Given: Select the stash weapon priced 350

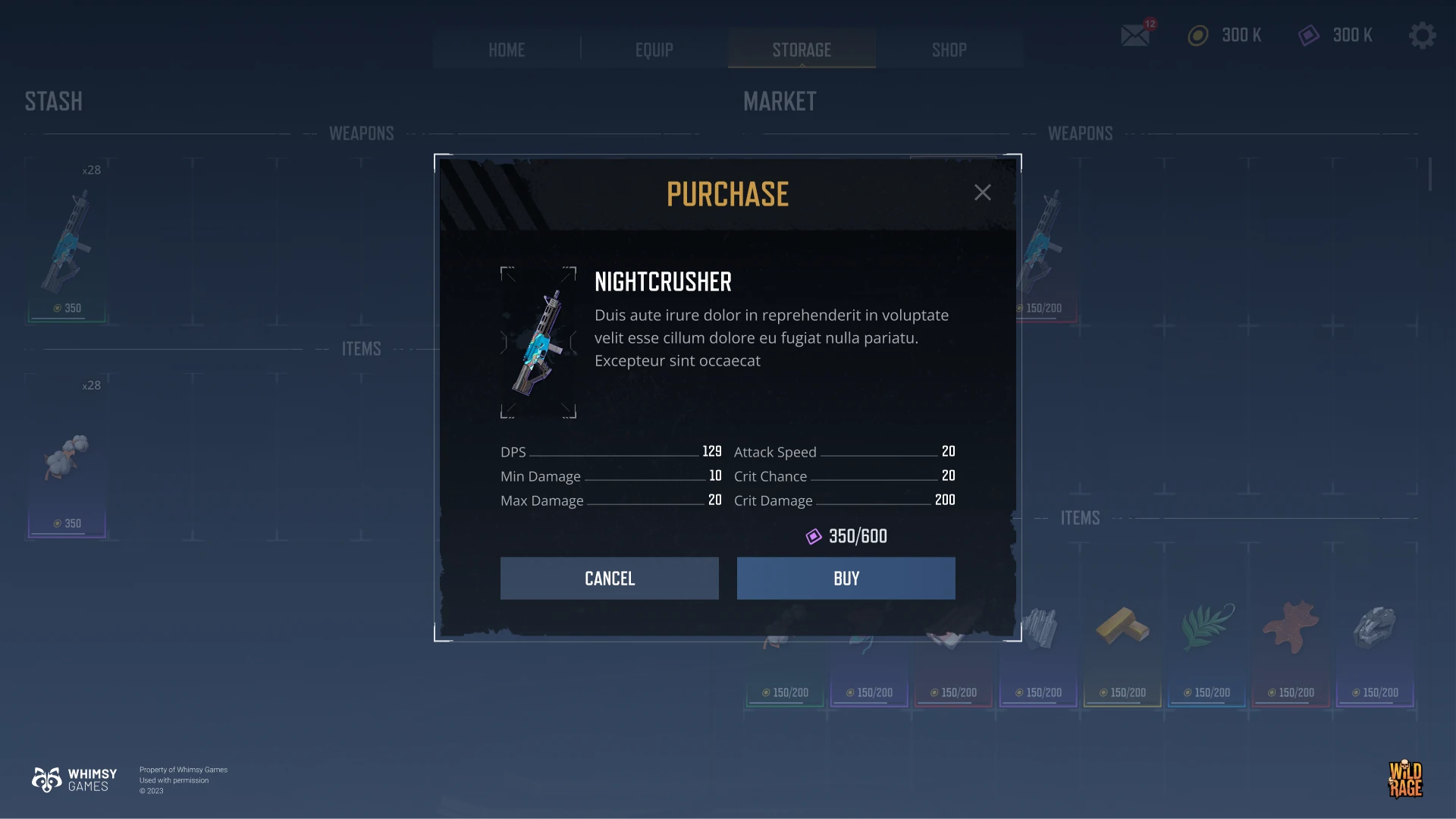Looking at the screenshot, I should pyautogui.click(x=67, y=243).
